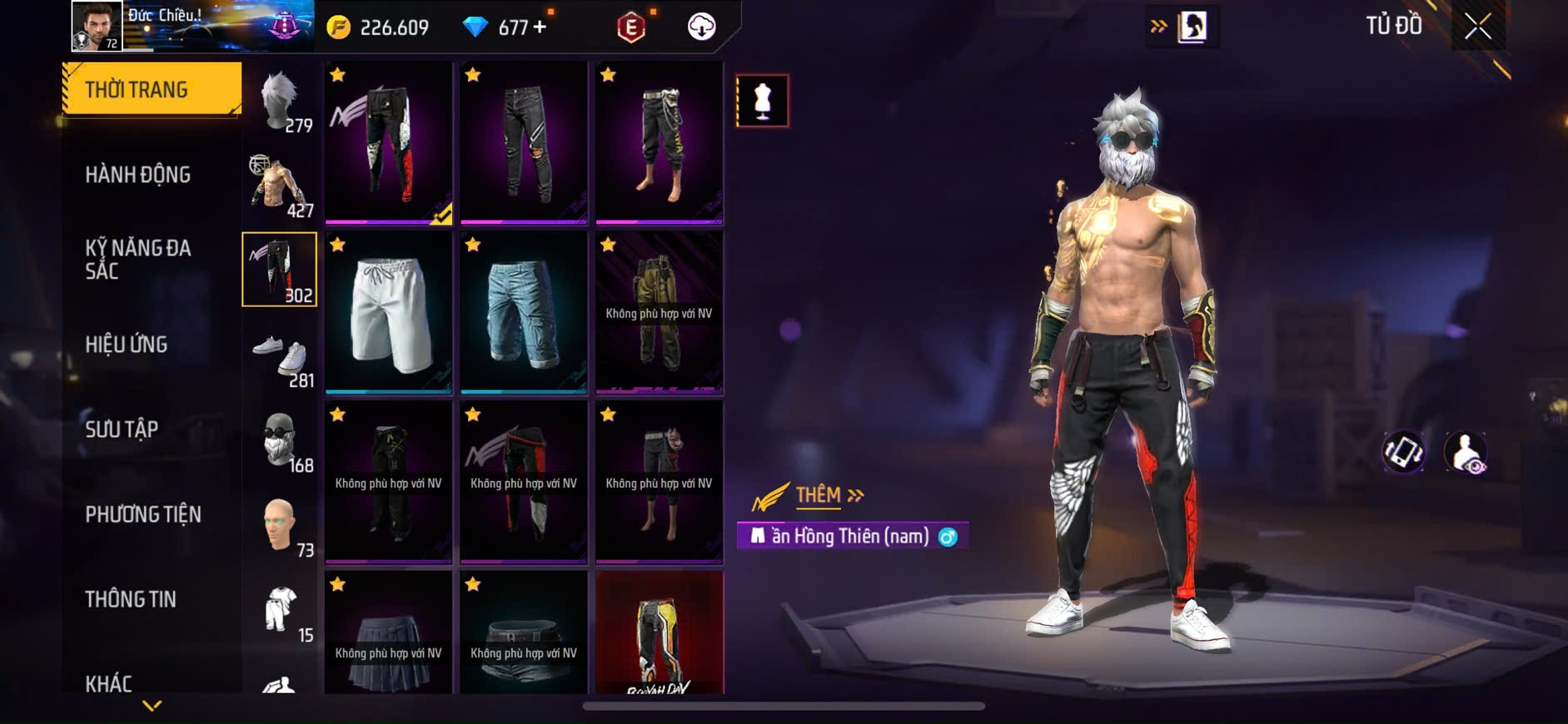Image resolution: width=1568 pixels, height=724 pixels.
Task: Show the THÔNG TIN section
Action: 131,599
